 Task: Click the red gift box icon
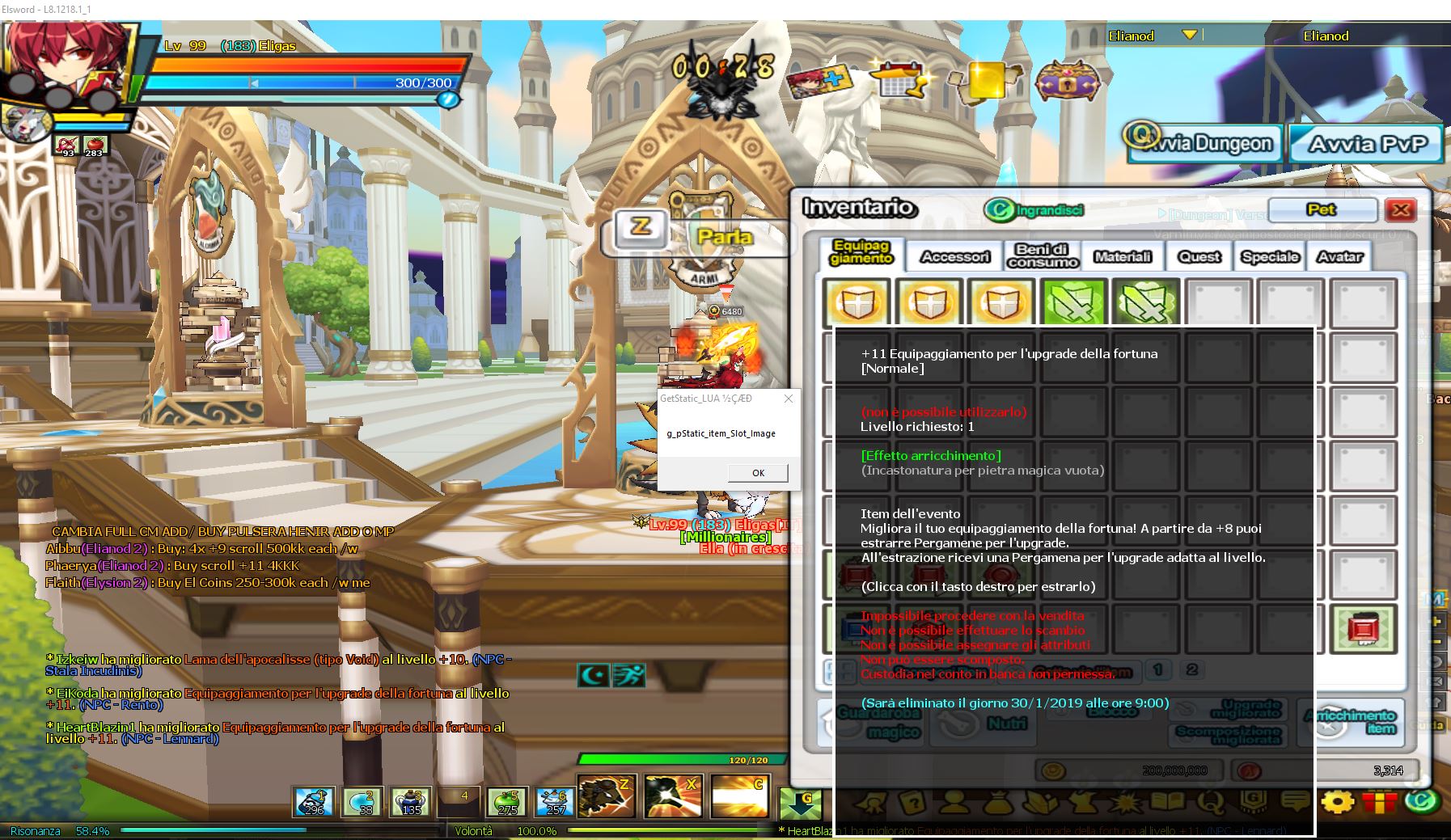pos(1379,803)
